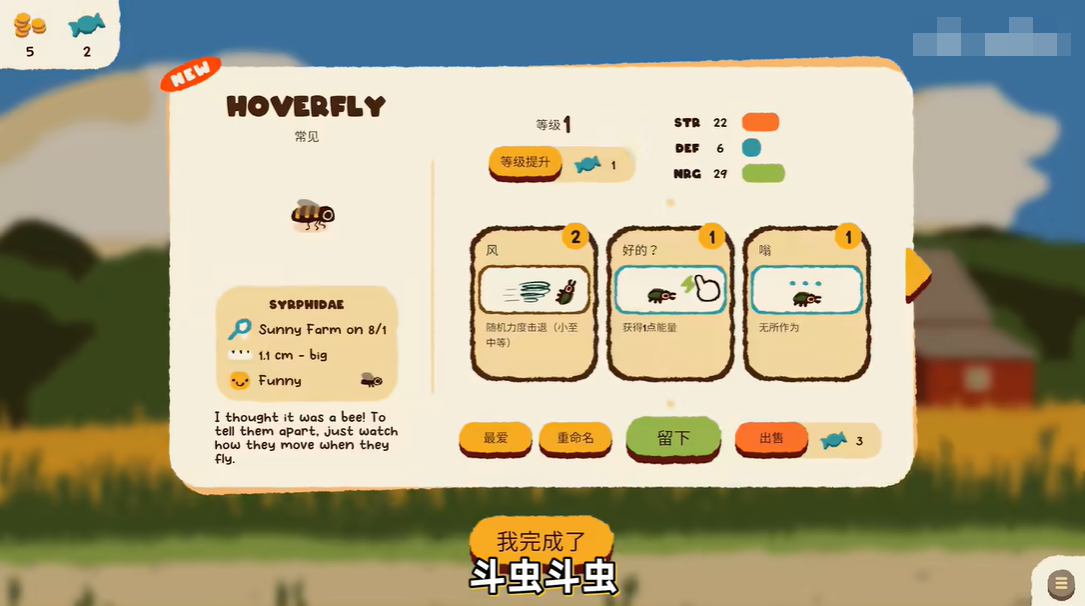Open the 重命名 rename option
This screenshot has width=1085, height=606.
coord(575,438)
